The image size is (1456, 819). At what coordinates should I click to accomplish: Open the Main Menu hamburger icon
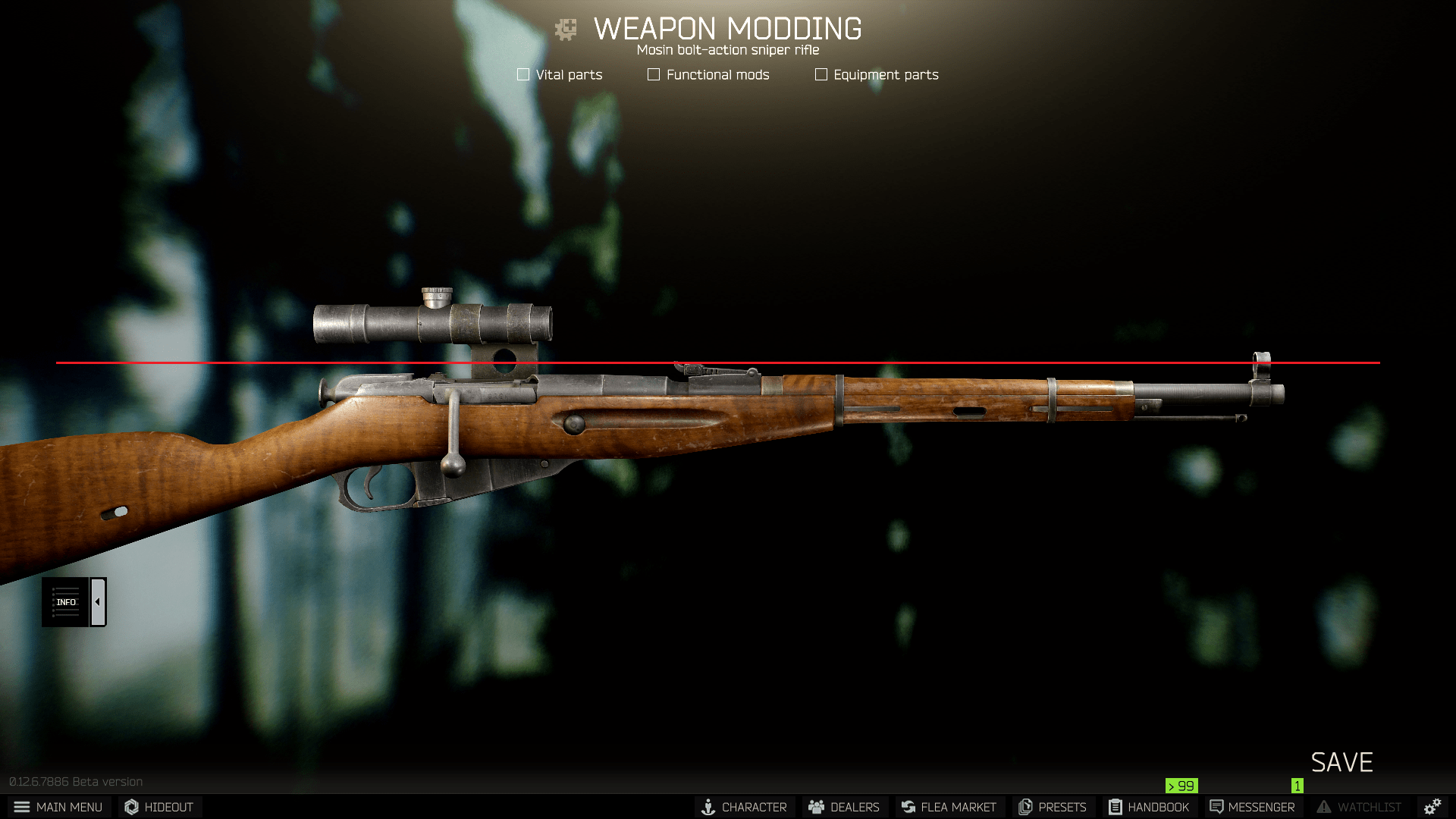[x=22, y=807]
